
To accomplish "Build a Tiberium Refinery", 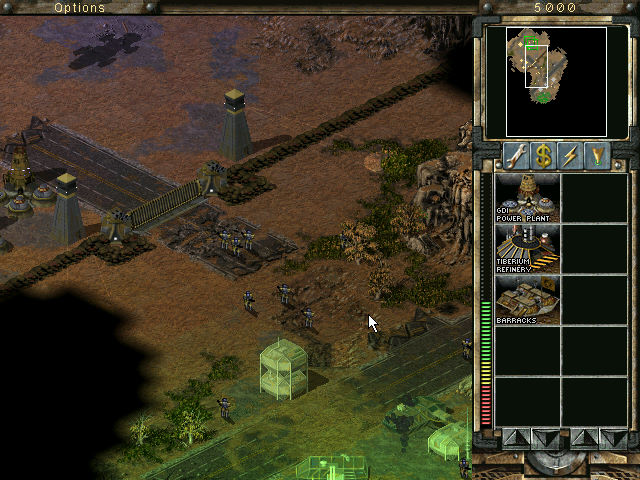I will pyautogui.click(x=527, y=249).
